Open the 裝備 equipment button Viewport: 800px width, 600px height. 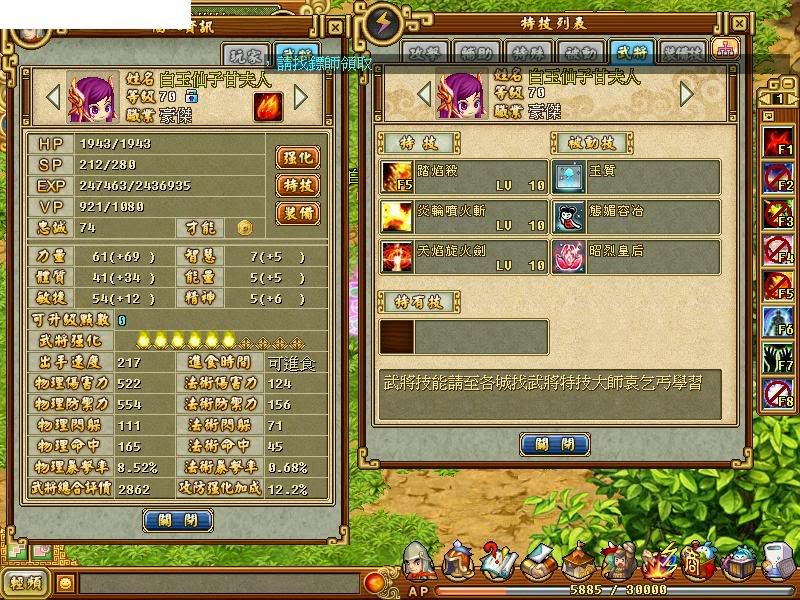coord(297,213)
